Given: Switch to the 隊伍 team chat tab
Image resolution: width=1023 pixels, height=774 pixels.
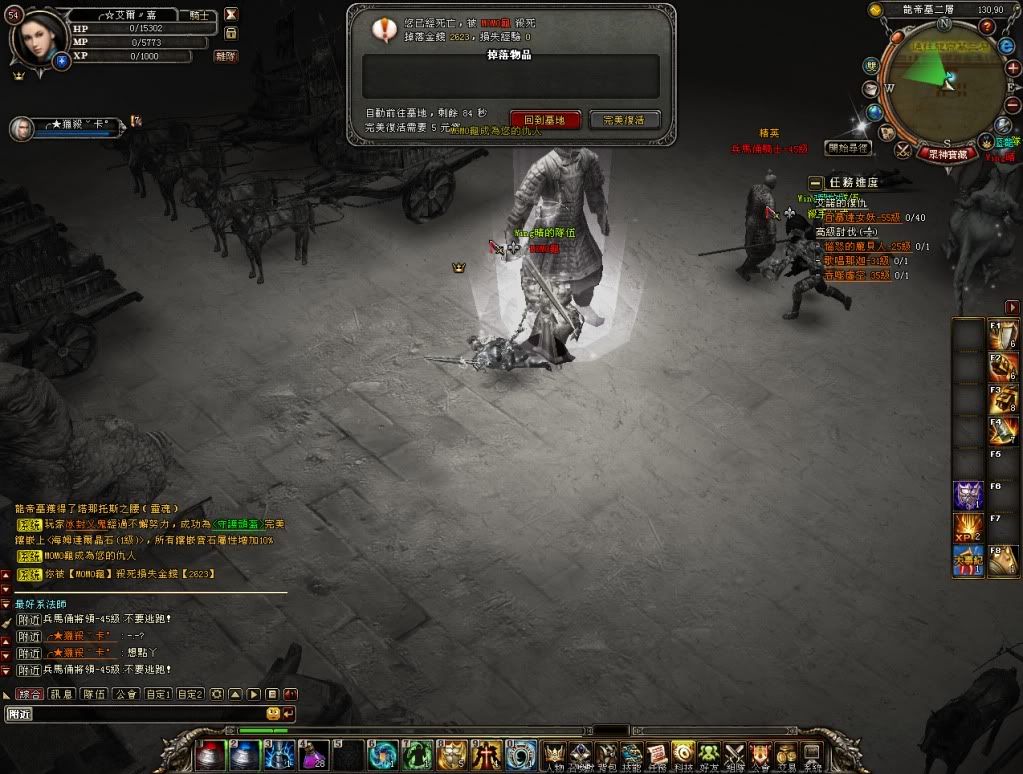Looking at the screenshot, I should 94,694.
